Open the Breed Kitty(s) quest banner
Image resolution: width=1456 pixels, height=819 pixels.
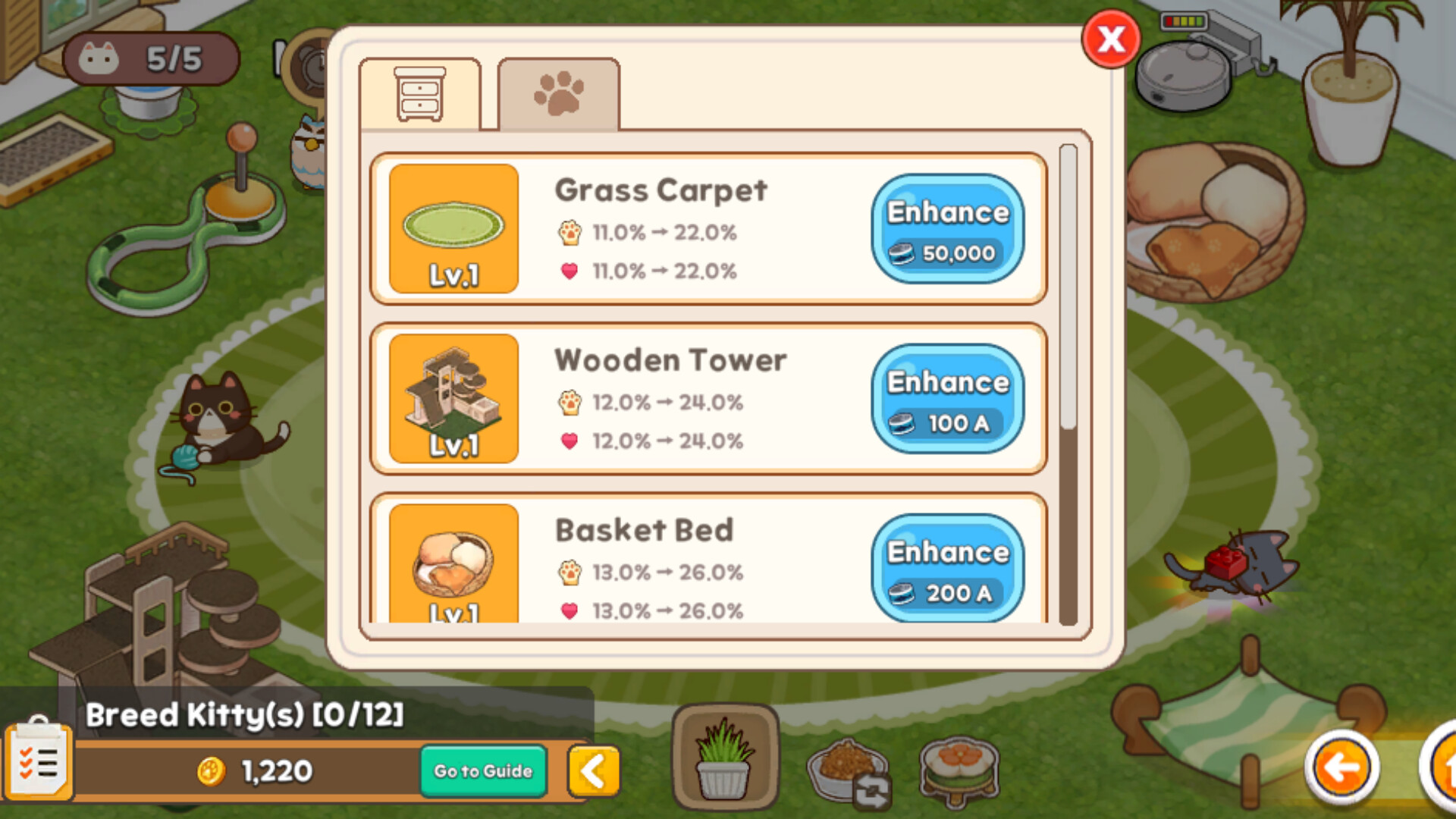tap(243, 714)
